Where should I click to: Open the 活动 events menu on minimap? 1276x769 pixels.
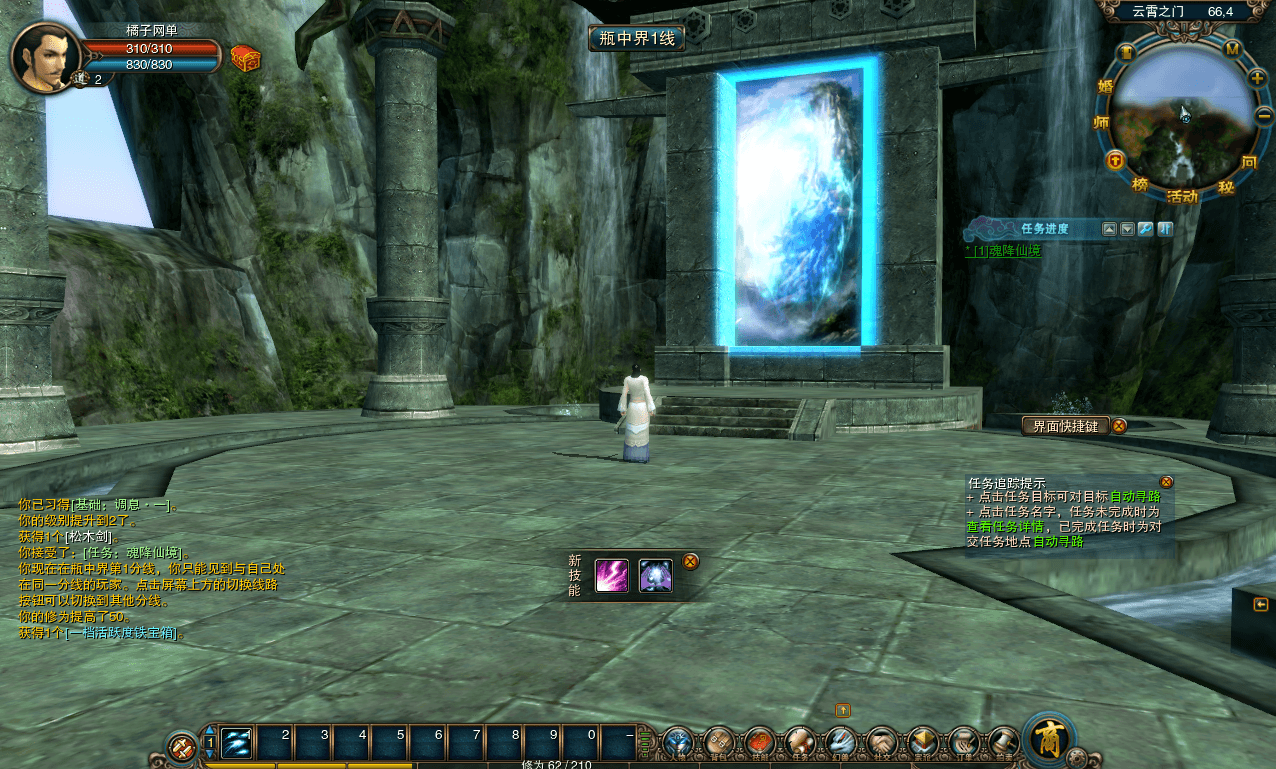coord(1182,196)
